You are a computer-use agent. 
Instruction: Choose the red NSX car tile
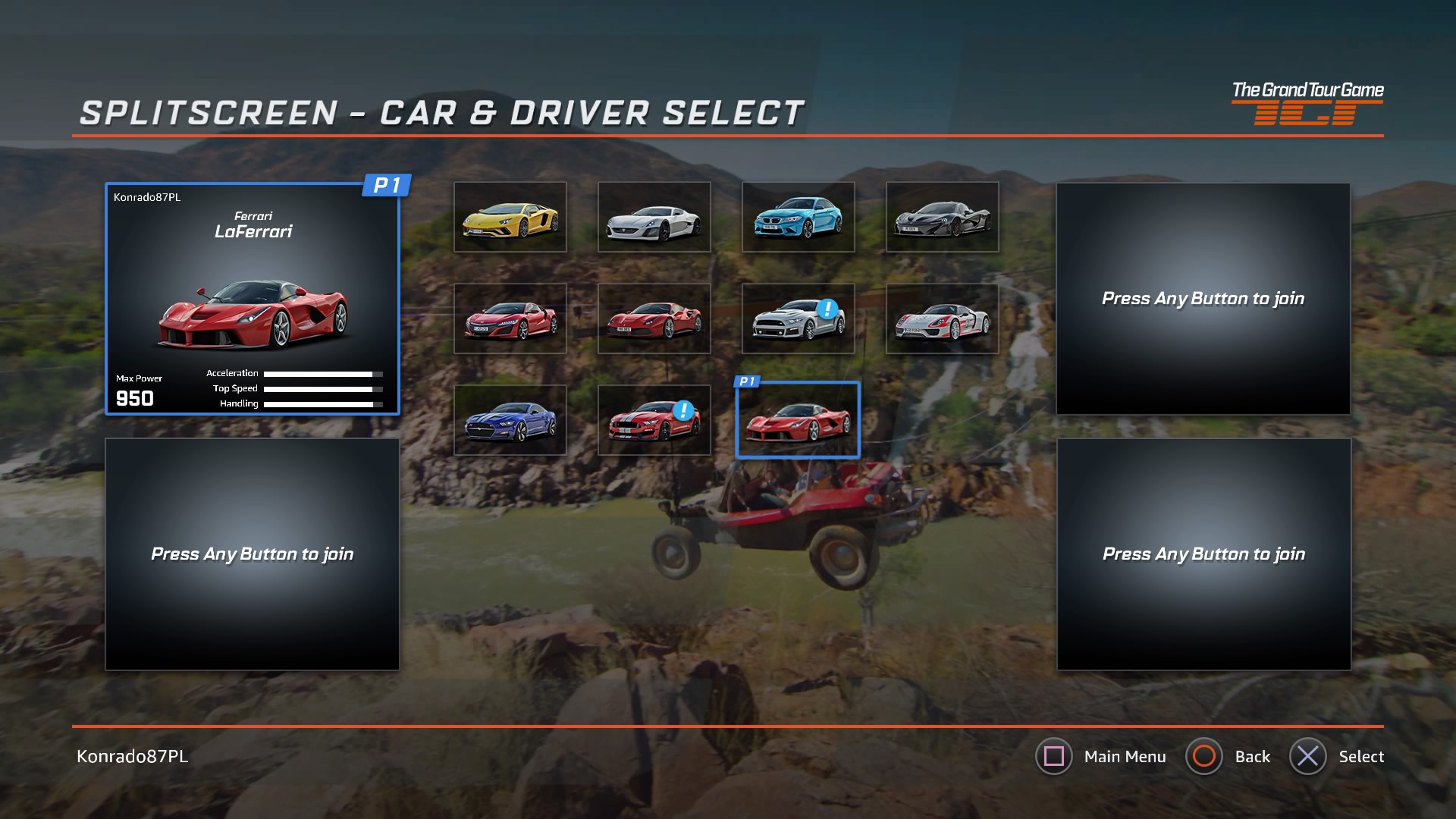[x=510, y=318]
